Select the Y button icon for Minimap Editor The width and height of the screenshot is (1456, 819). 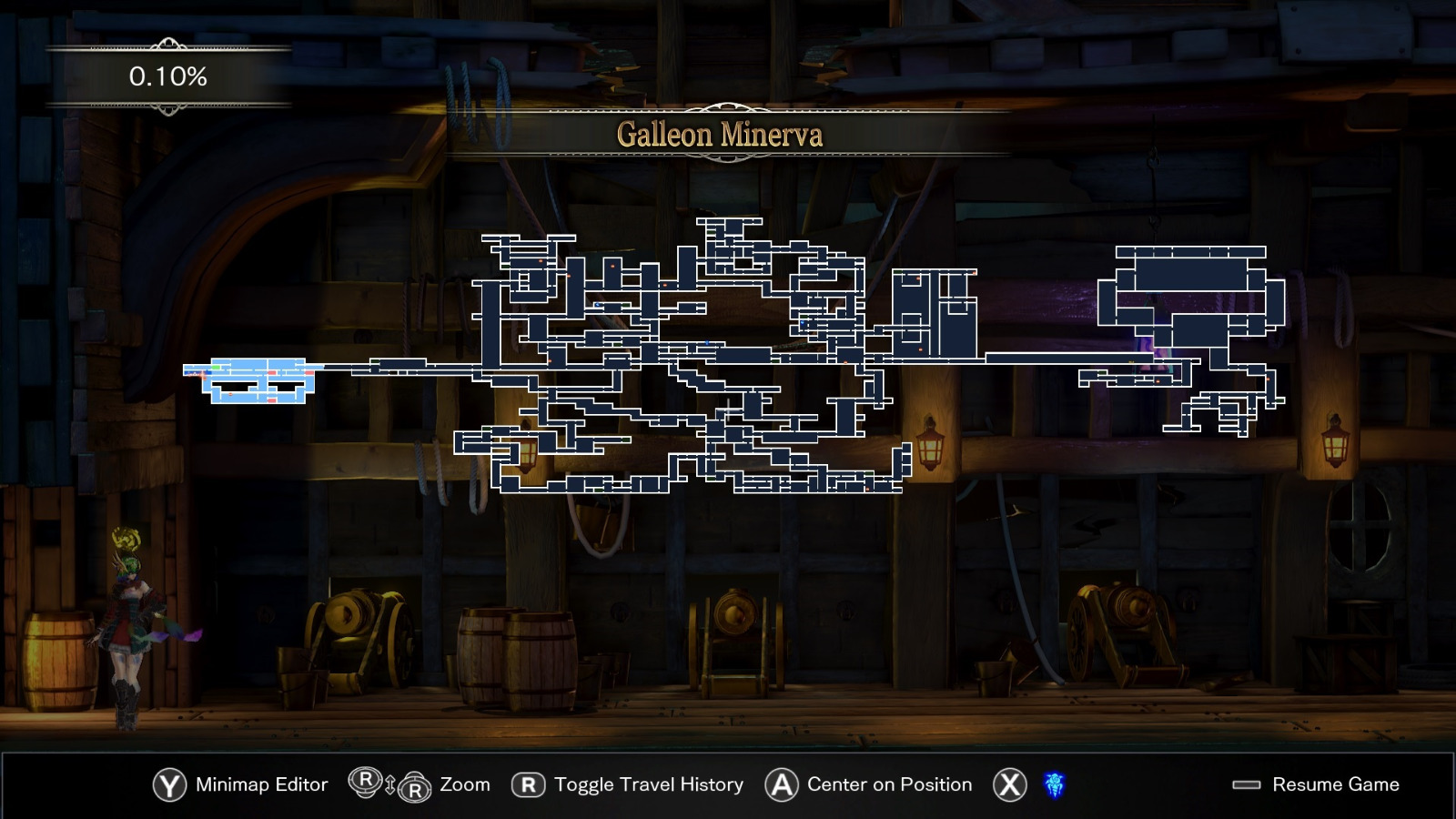click(170, 784)
